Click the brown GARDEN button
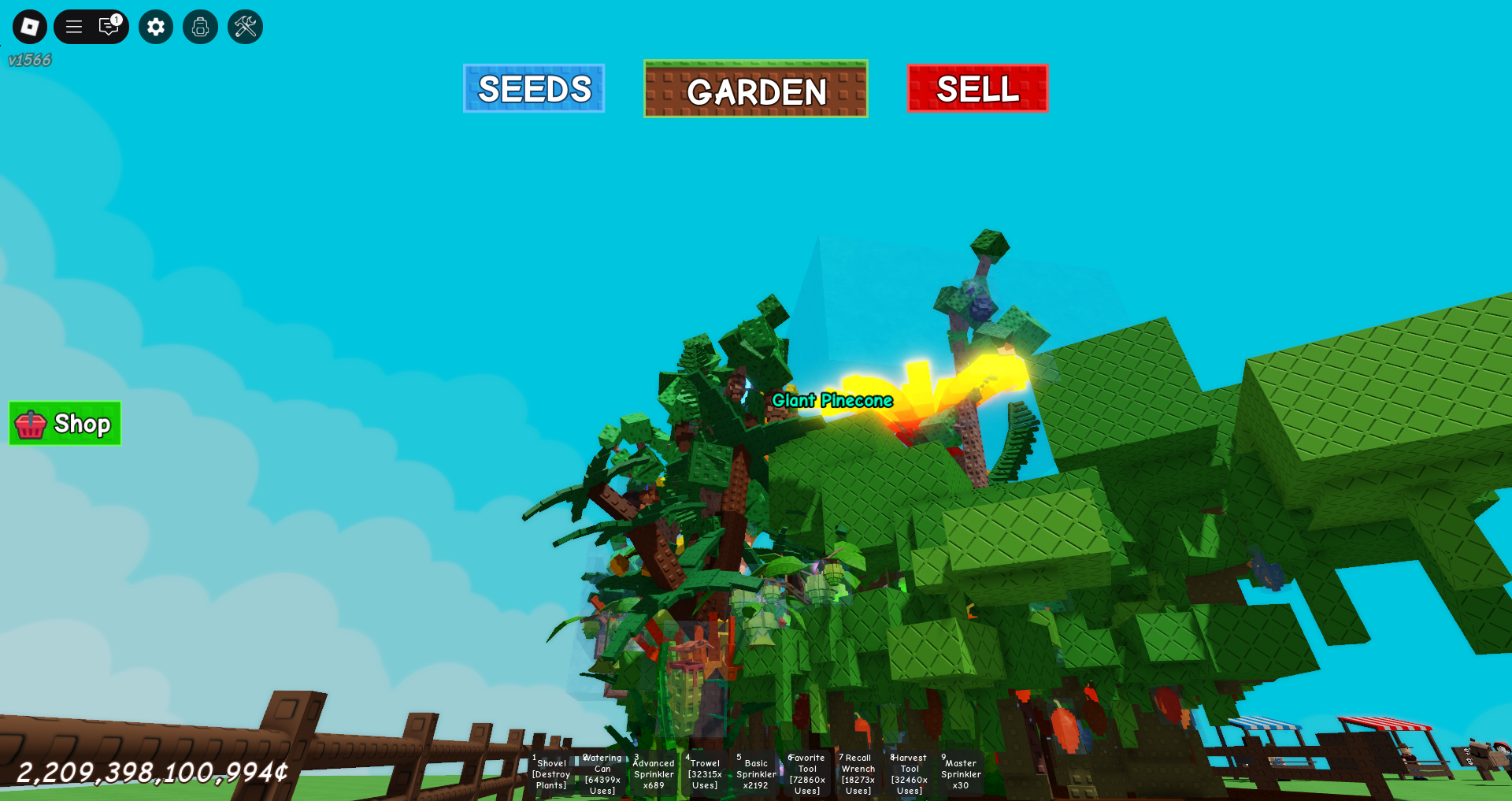The image size is (1512, 801). point(756,89)
